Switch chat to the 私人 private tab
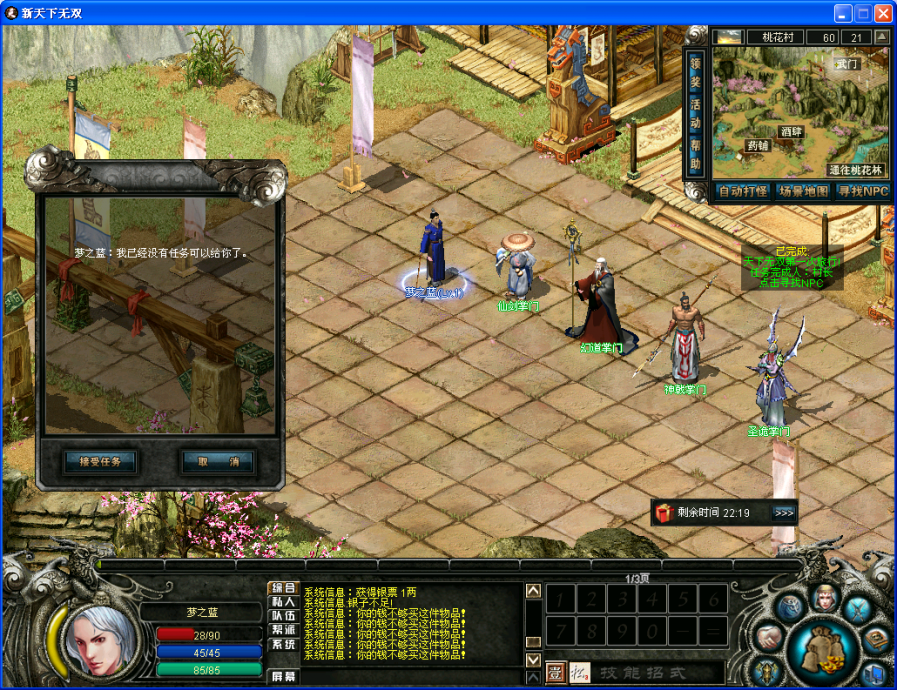Image resolution: width=897 pixels, height=690 pixels. [x=283, y=602]
